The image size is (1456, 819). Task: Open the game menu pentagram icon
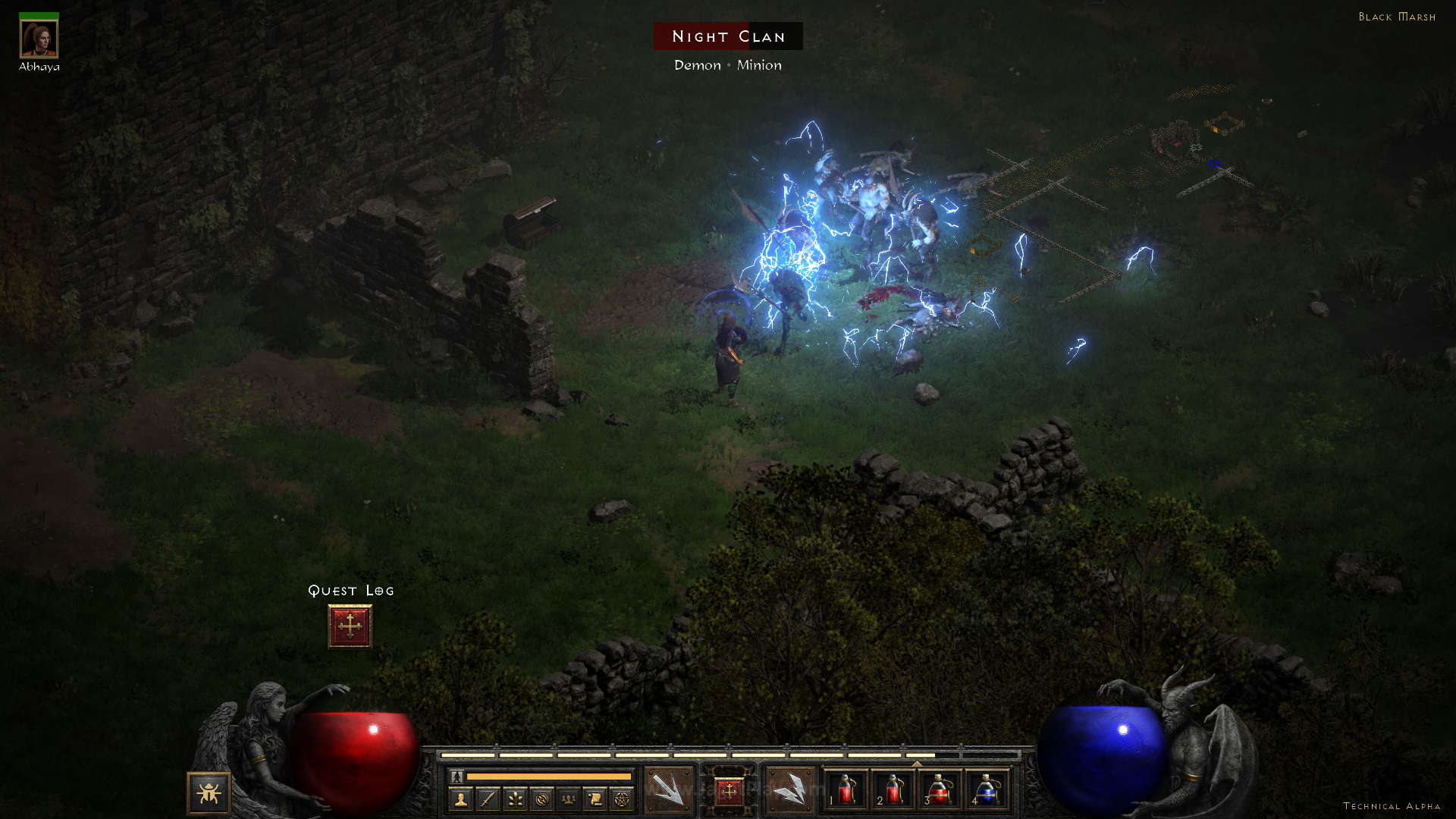[622, 799]
